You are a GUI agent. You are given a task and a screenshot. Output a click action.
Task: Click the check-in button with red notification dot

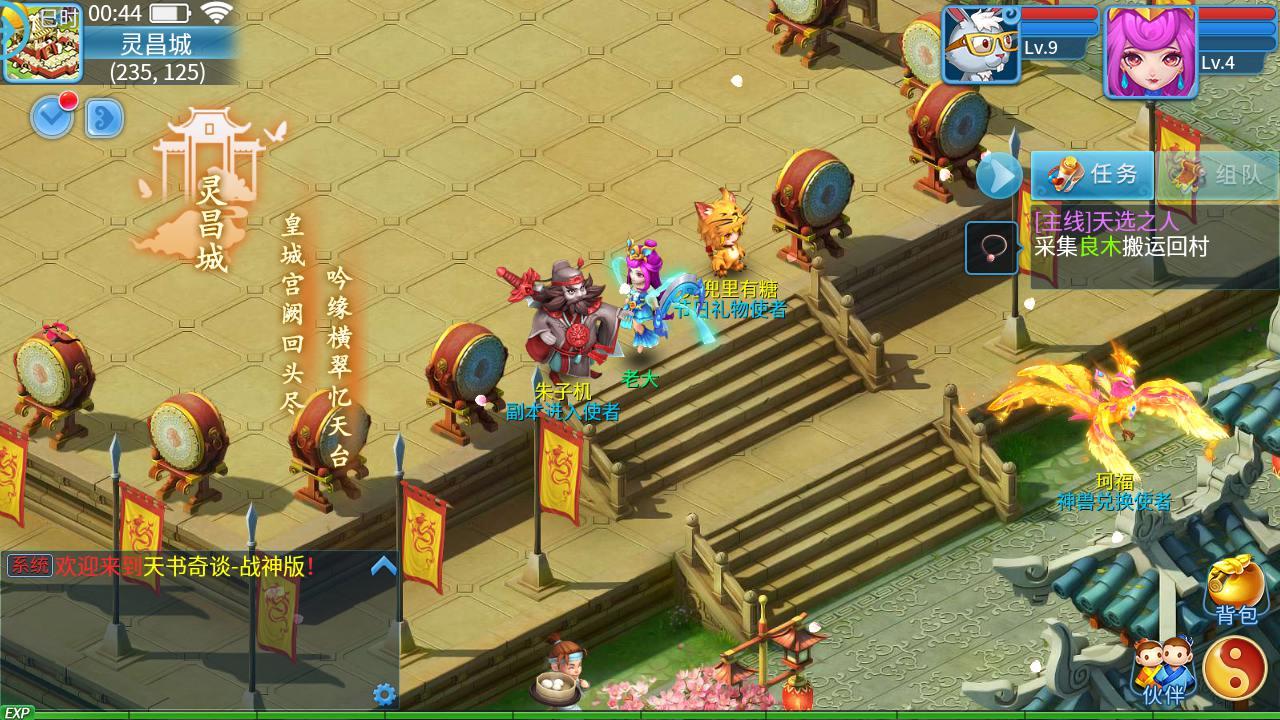pos(52,116)
